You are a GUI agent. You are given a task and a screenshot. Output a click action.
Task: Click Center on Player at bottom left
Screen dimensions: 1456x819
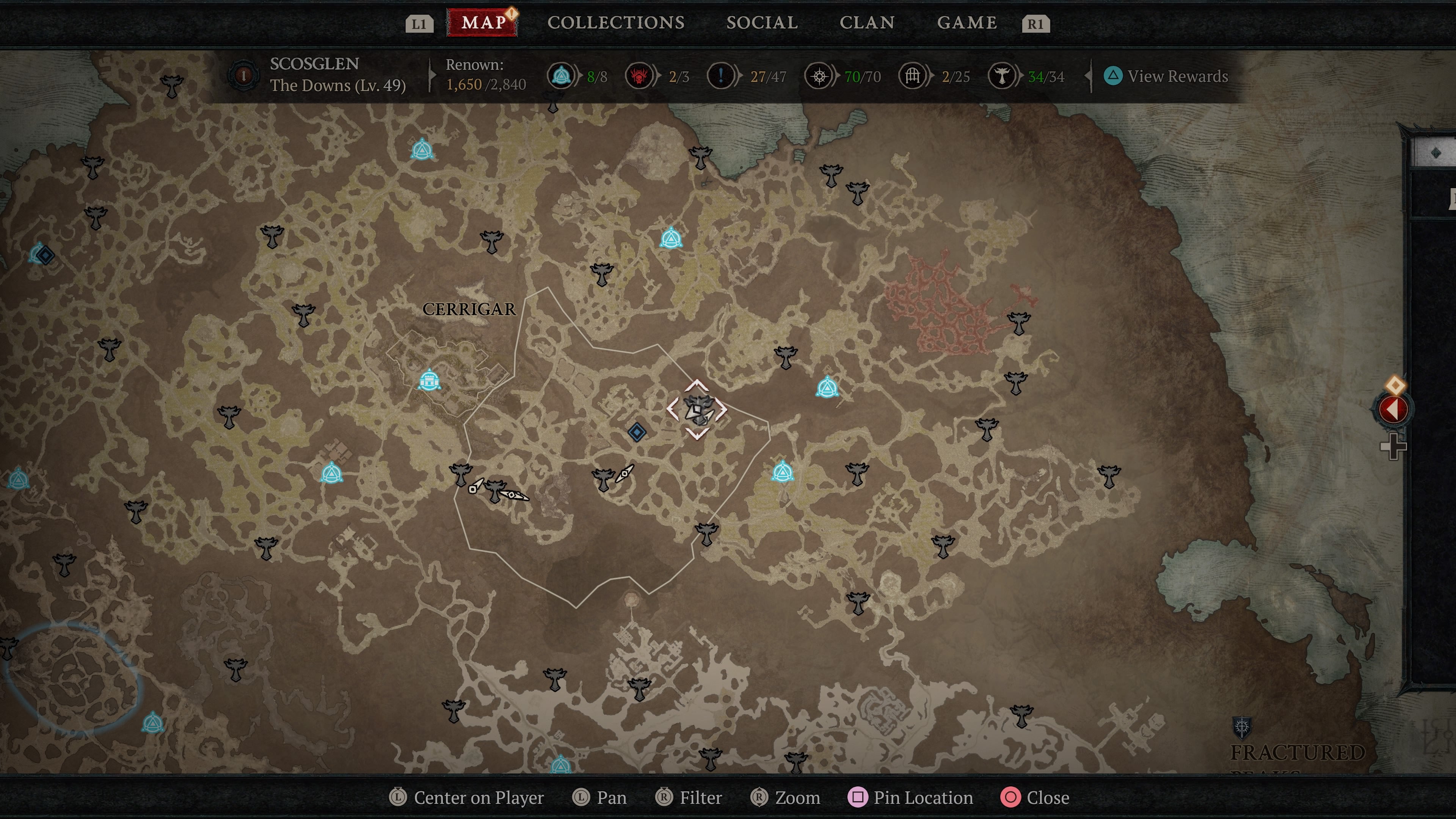pyautogui.click(x=470, y=797)
